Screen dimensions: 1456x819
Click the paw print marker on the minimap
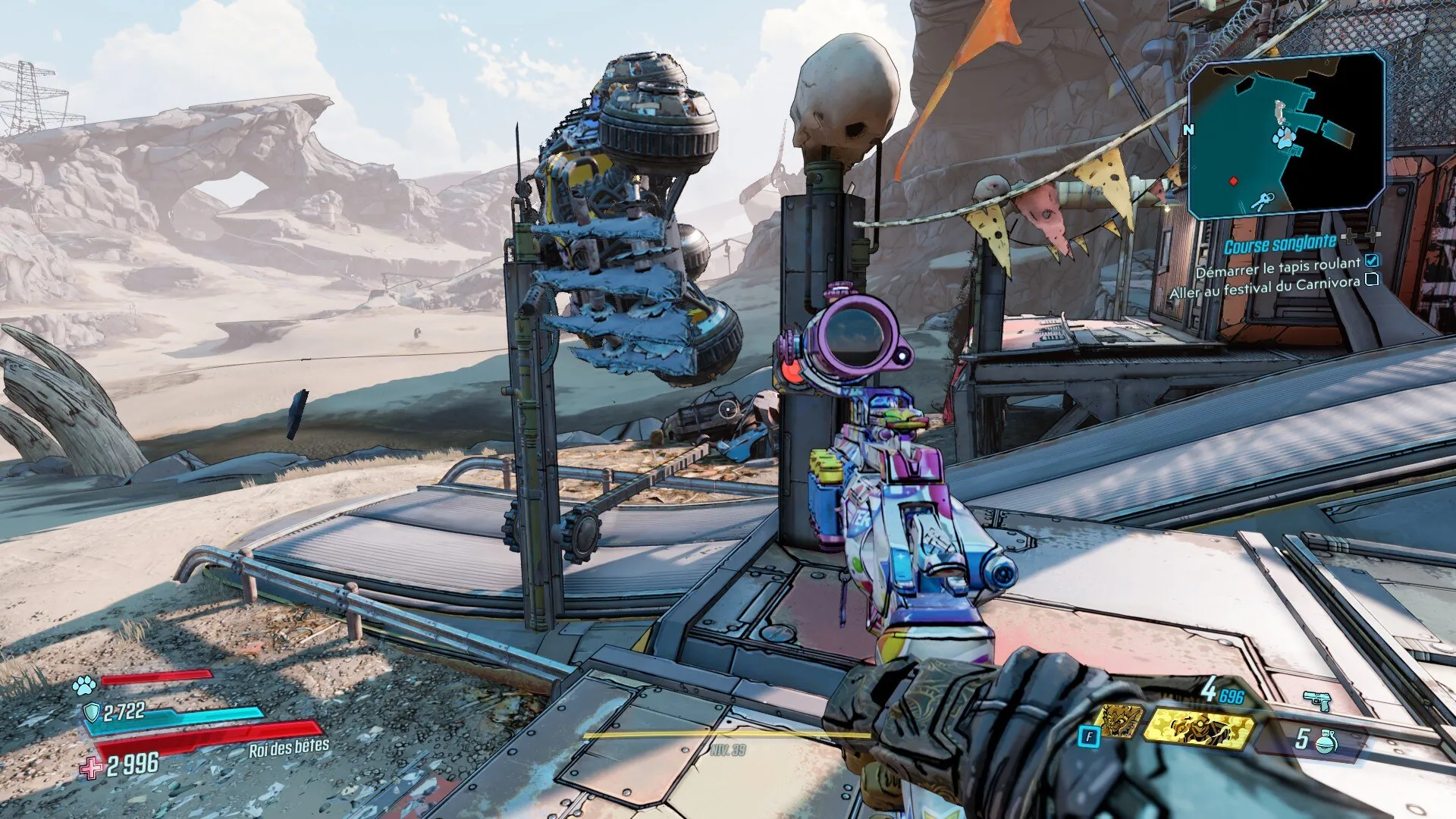[x=1284, y=139]
